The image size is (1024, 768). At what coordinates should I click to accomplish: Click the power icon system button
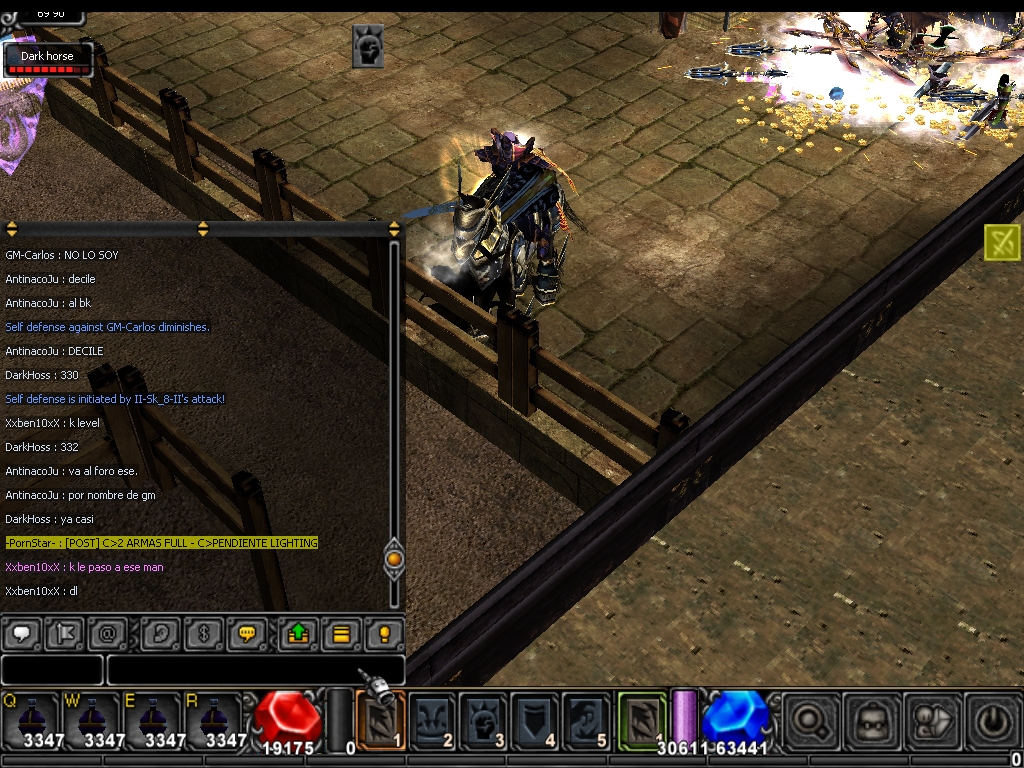click(993, 720)
